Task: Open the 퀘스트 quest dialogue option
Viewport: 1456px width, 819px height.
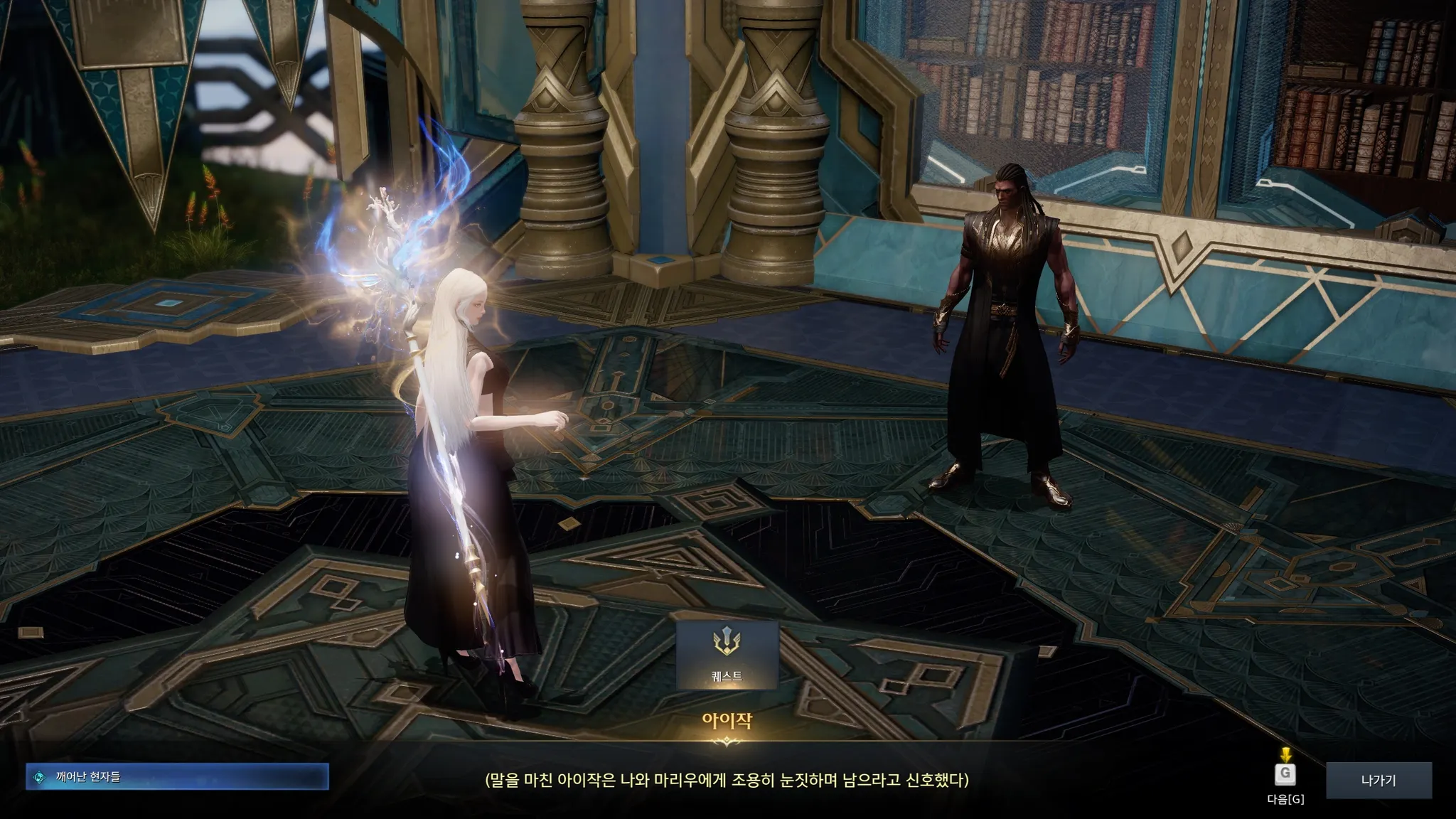Action: 727,655
